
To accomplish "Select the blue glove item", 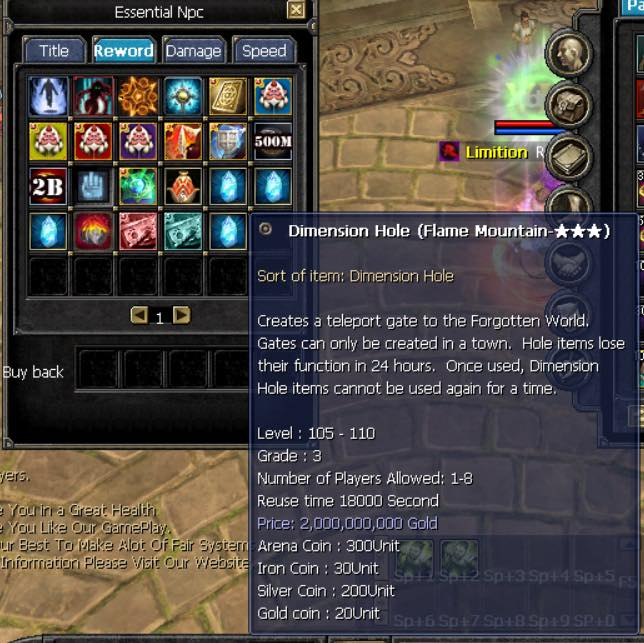I will pos(93,187).
